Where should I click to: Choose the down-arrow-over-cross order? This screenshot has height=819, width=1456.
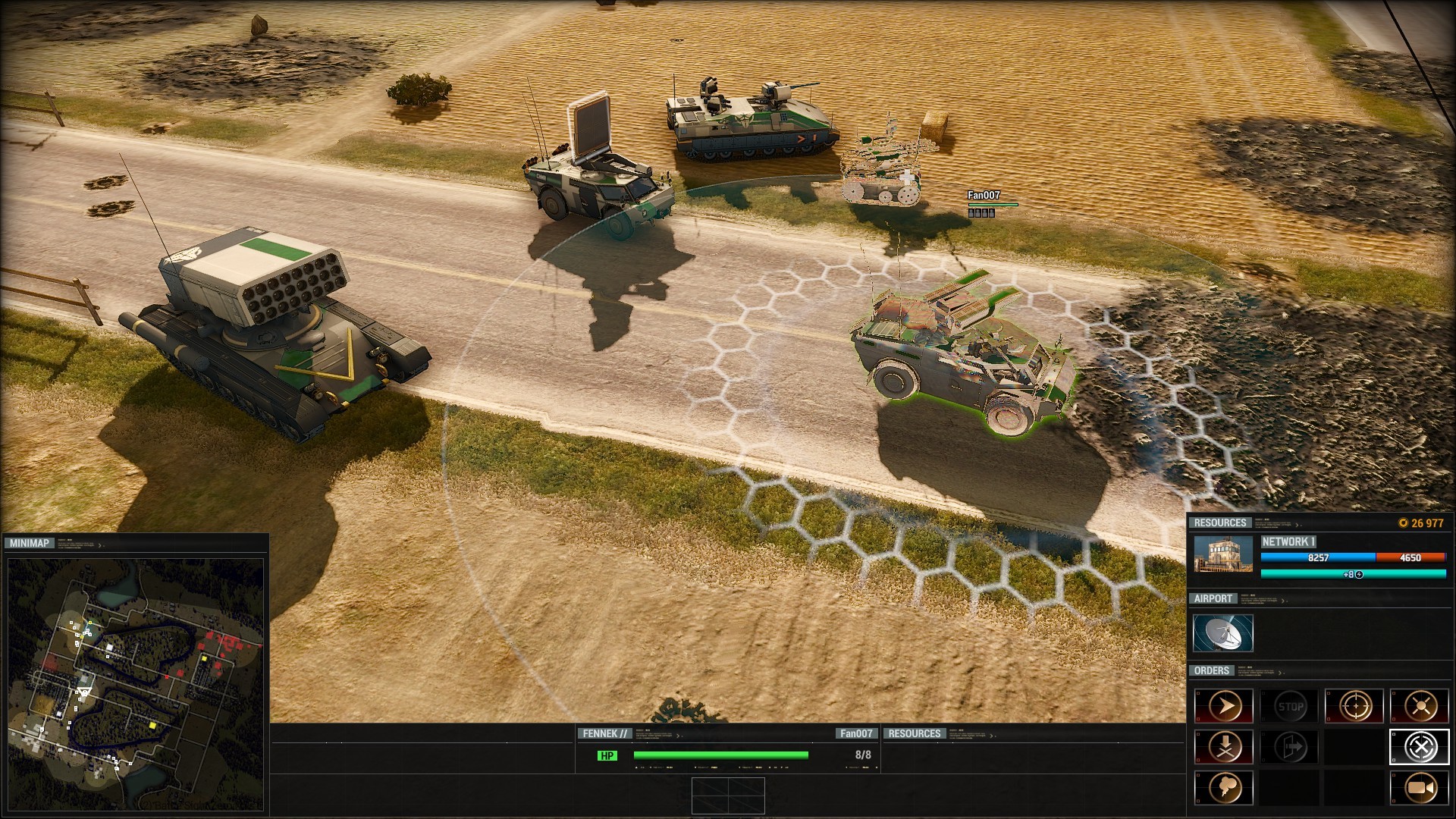click(x=1224, y=748)
